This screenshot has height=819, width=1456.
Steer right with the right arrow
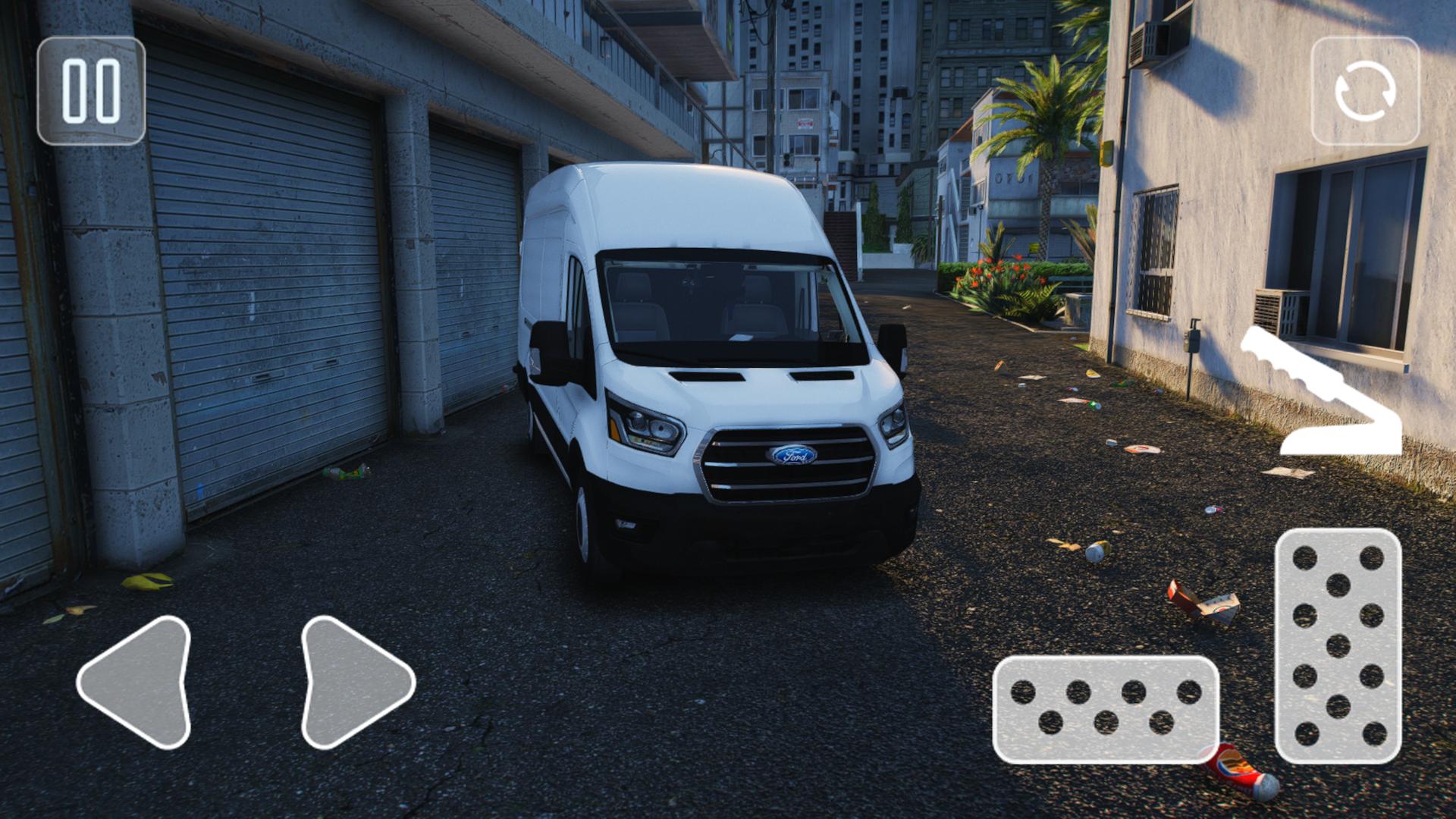tap(353, 682)
